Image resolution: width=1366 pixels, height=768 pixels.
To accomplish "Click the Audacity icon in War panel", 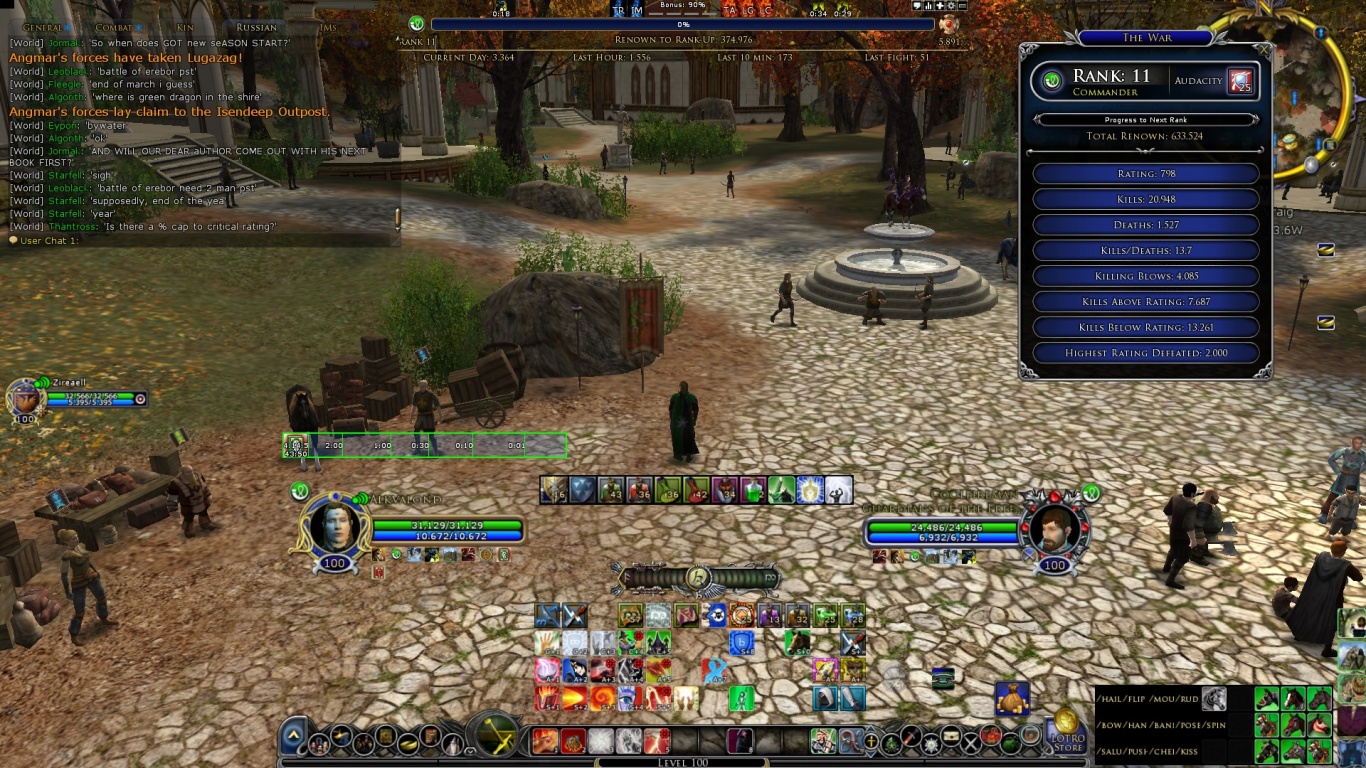I will point(1240,81).
